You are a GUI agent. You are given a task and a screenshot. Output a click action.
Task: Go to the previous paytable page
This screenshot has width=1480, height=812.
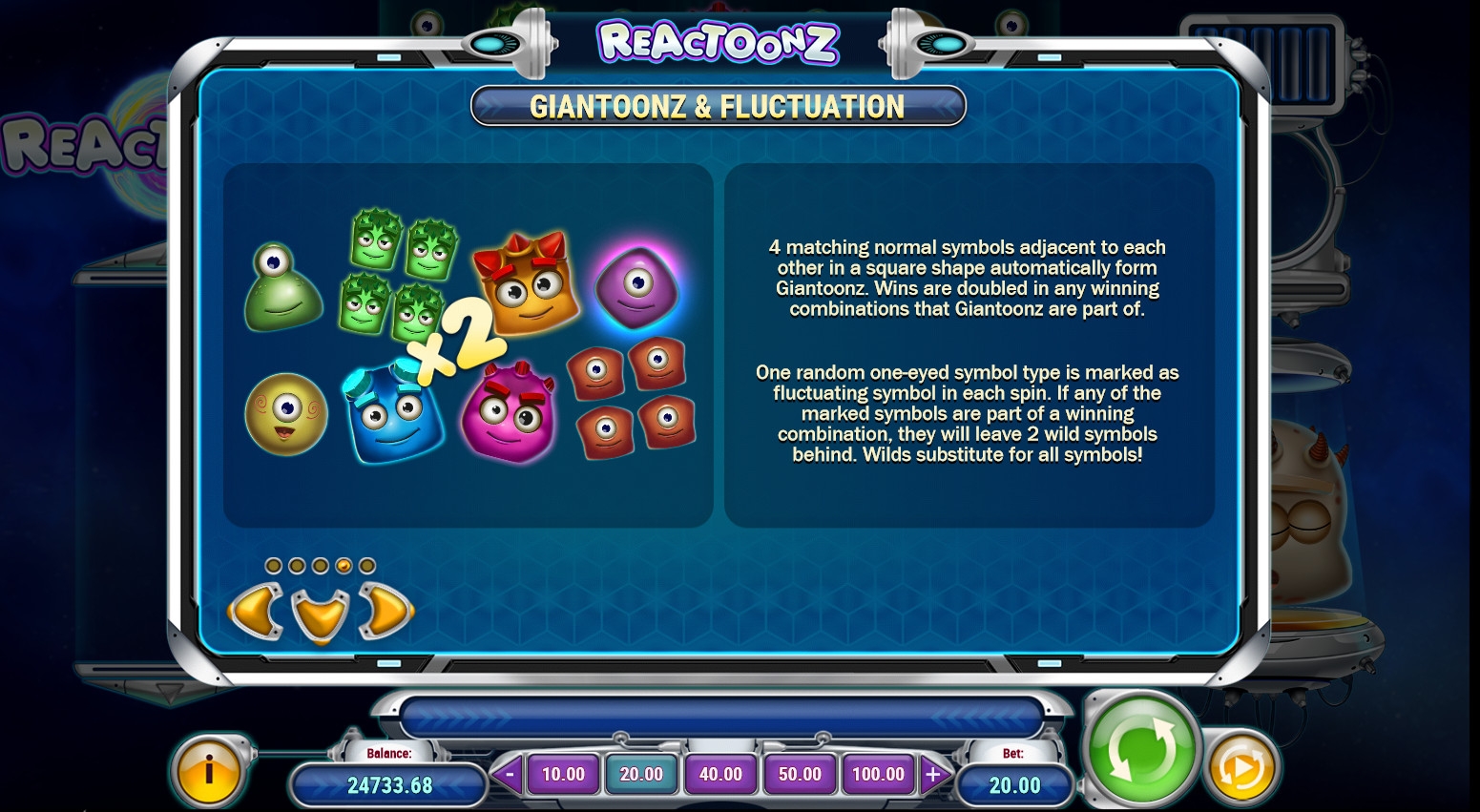coord(256,610)
